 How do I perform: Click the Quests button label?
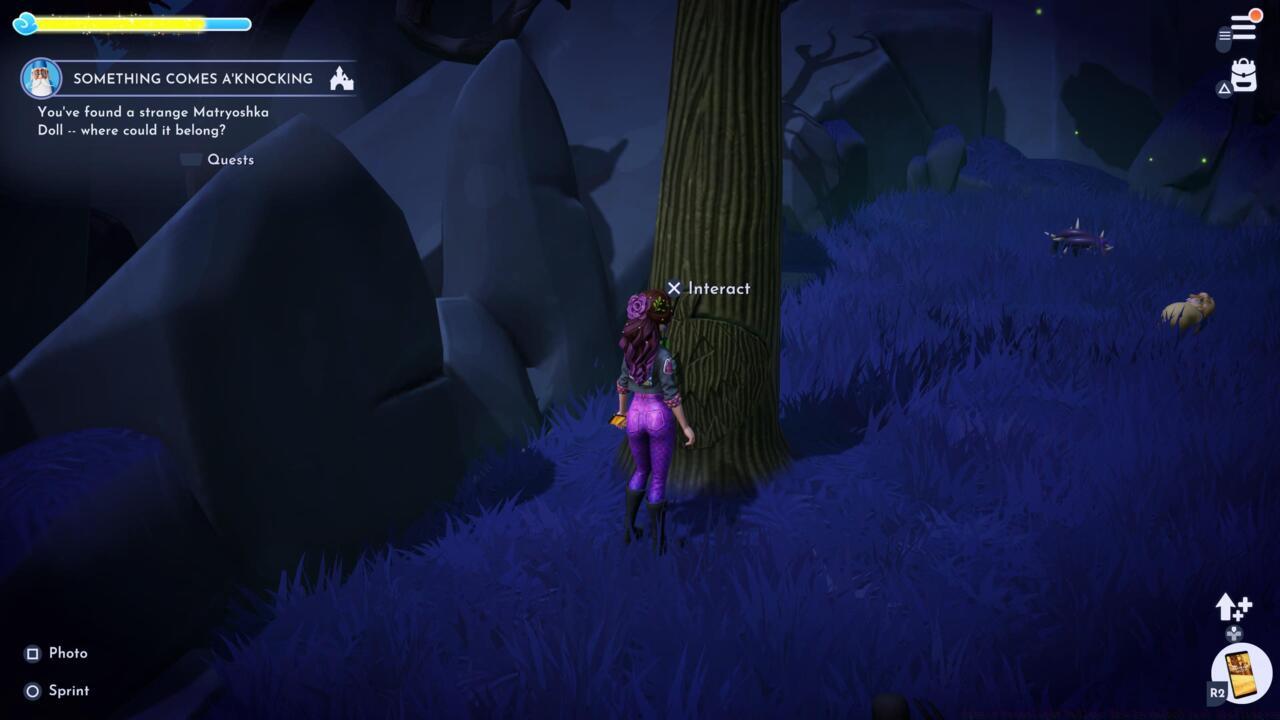coord(230,160)
